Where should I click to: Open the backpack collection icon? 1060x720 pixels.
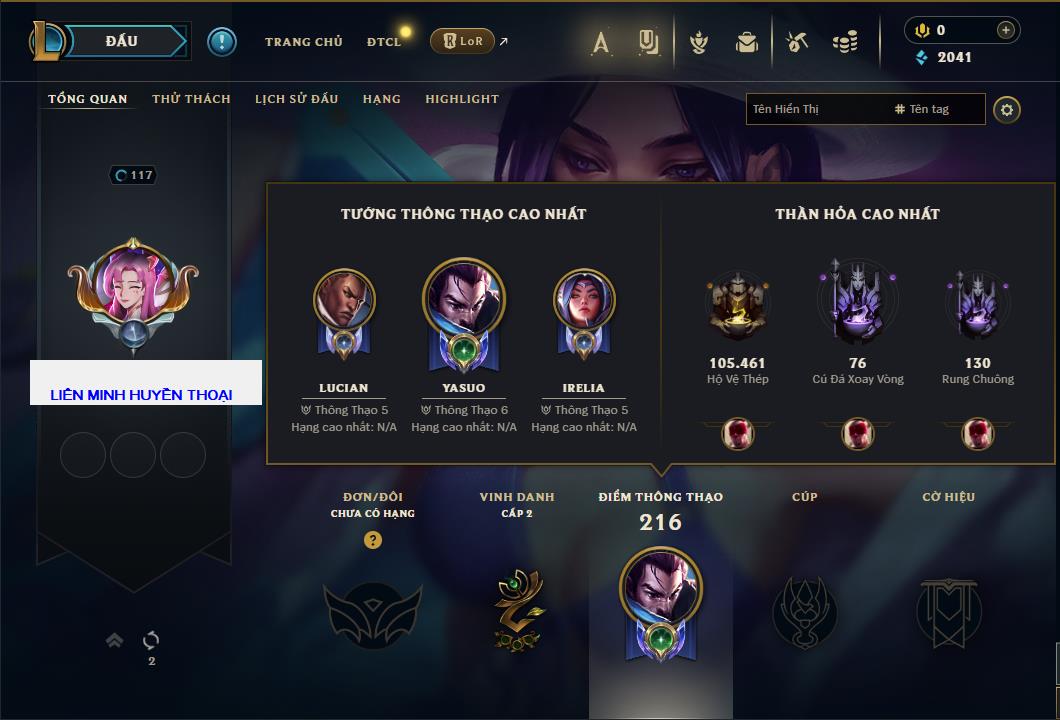(x=746, y=42)
